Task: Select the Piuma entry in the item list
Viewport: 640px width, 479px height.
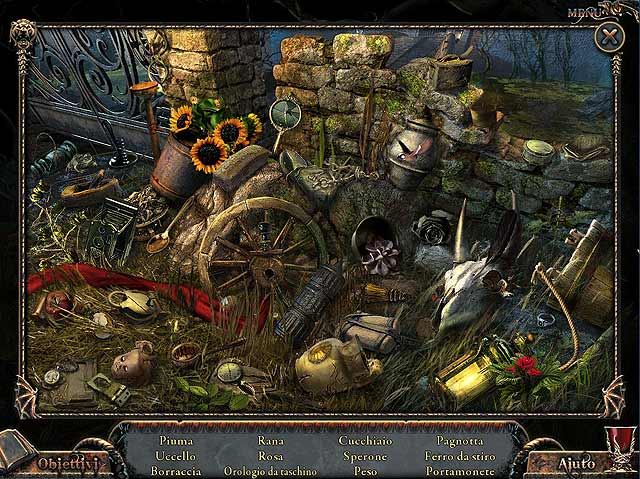Action: coord(176,440)
